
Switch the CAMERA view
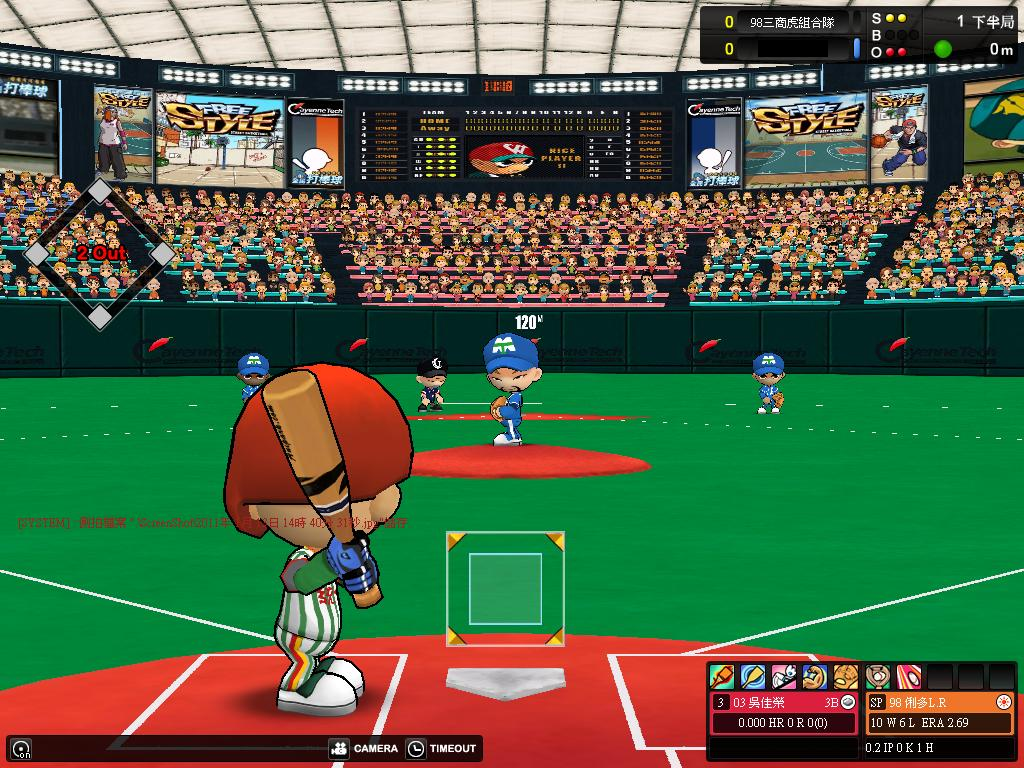pyautogui.click(x=364, y=748)
